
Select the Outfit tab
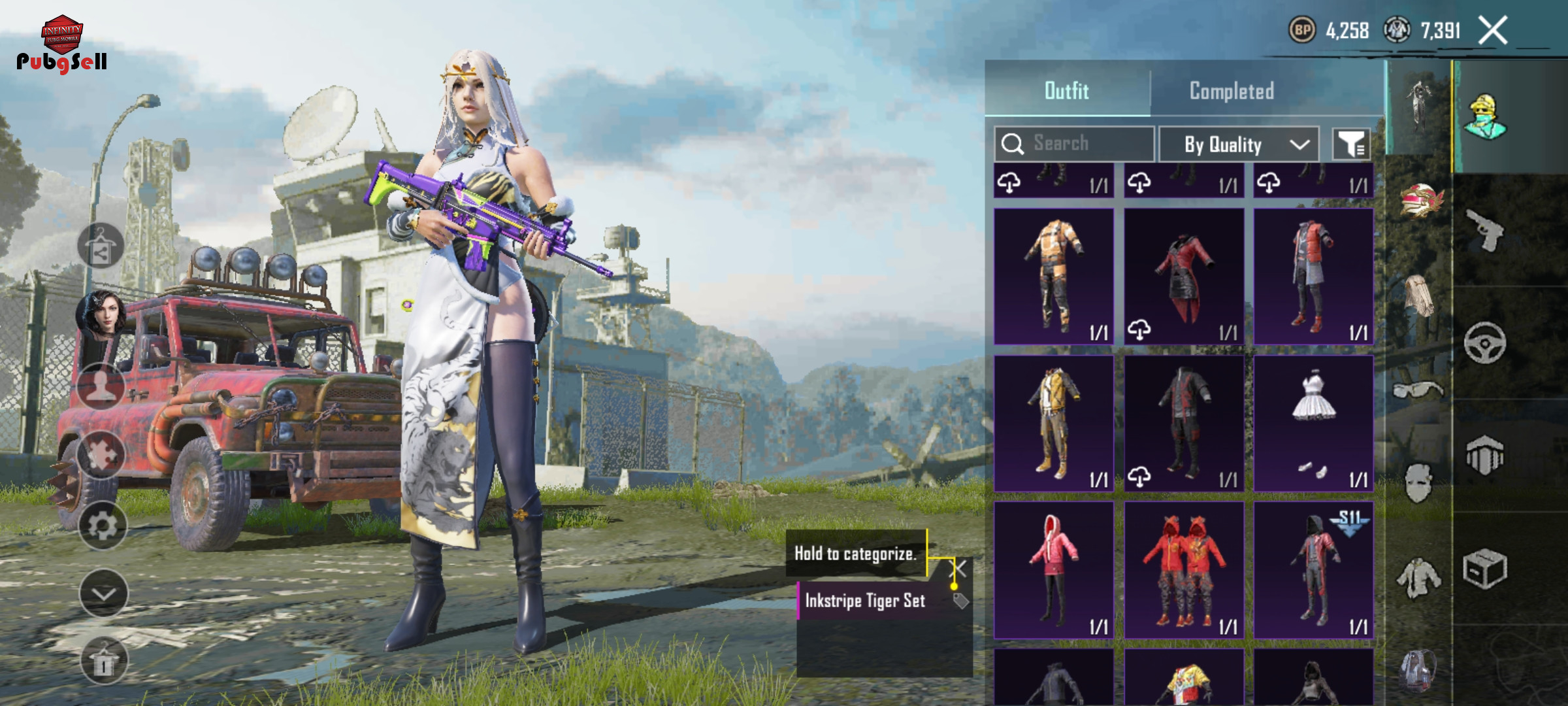tap(1067, 91)
